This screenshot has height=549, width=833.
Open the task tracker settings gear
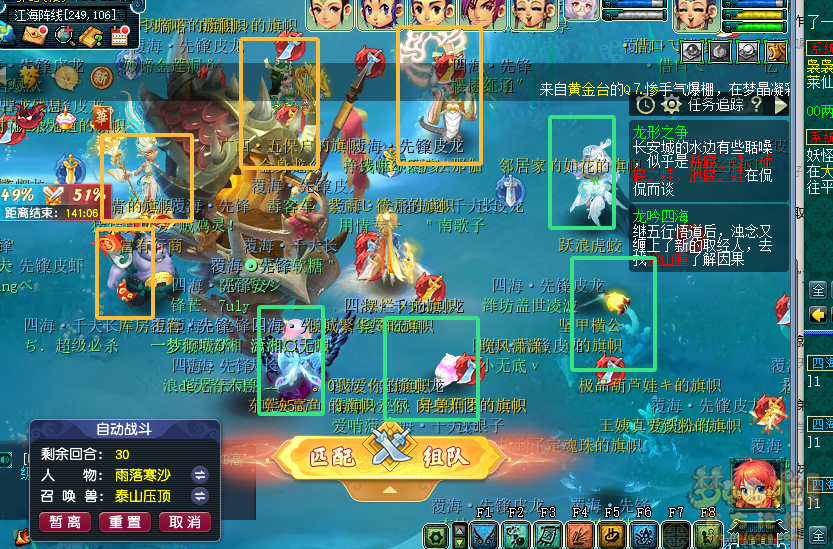pyautogui.click(x=670, y=104)
